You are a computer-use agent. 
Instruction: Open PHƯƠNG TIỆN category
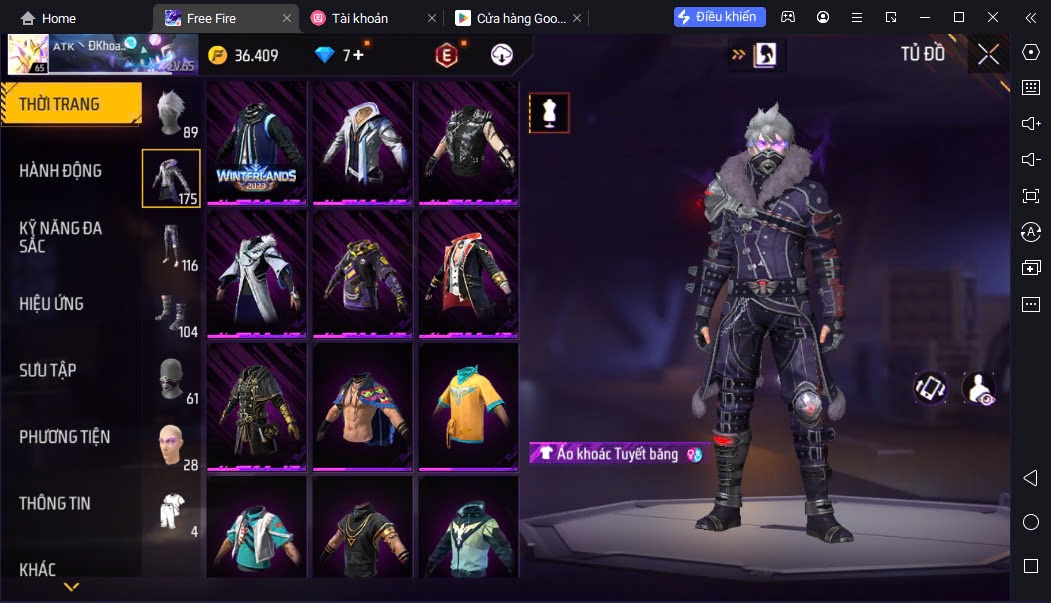pos(65,437)
